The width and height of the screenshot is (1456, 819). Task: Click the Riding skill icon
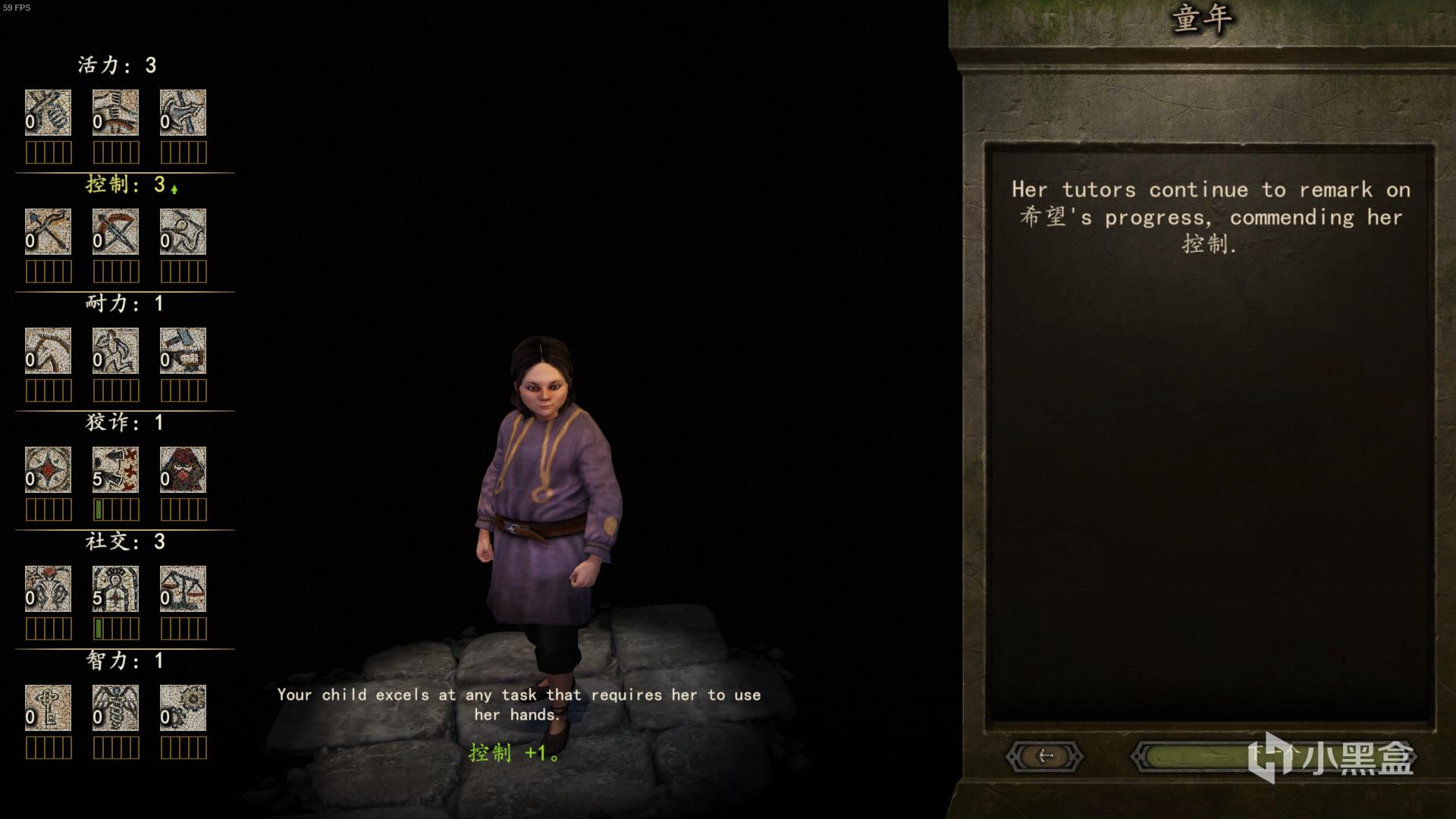[48, 351]
